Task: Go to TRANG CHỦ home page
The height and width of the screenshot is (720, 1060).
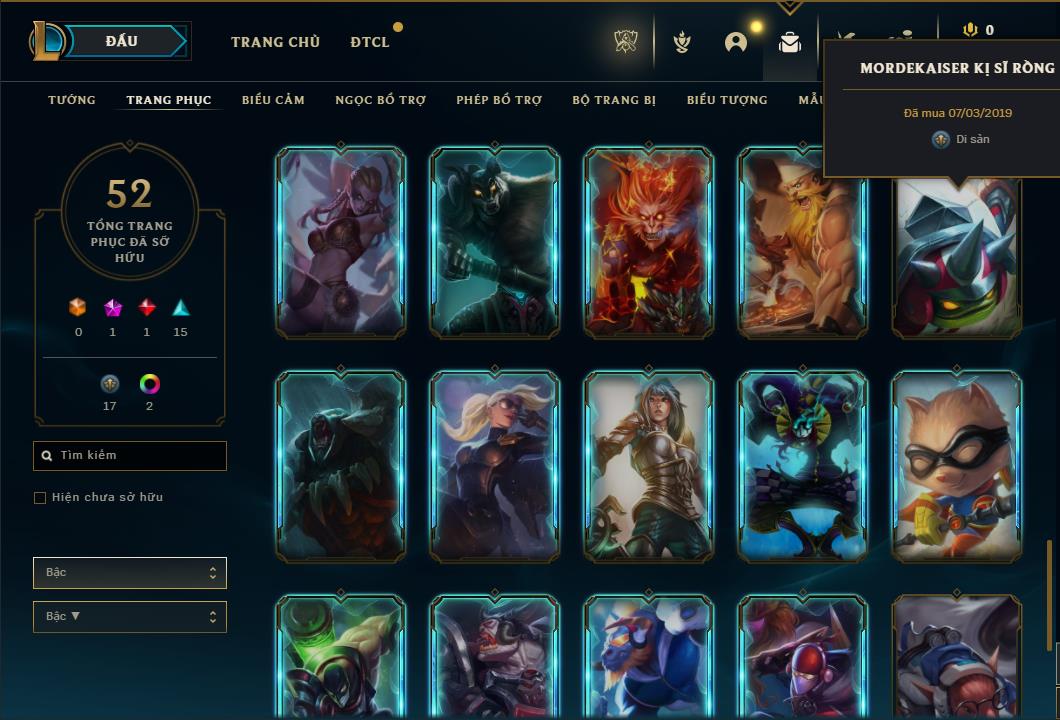Action: pos(275,42)
